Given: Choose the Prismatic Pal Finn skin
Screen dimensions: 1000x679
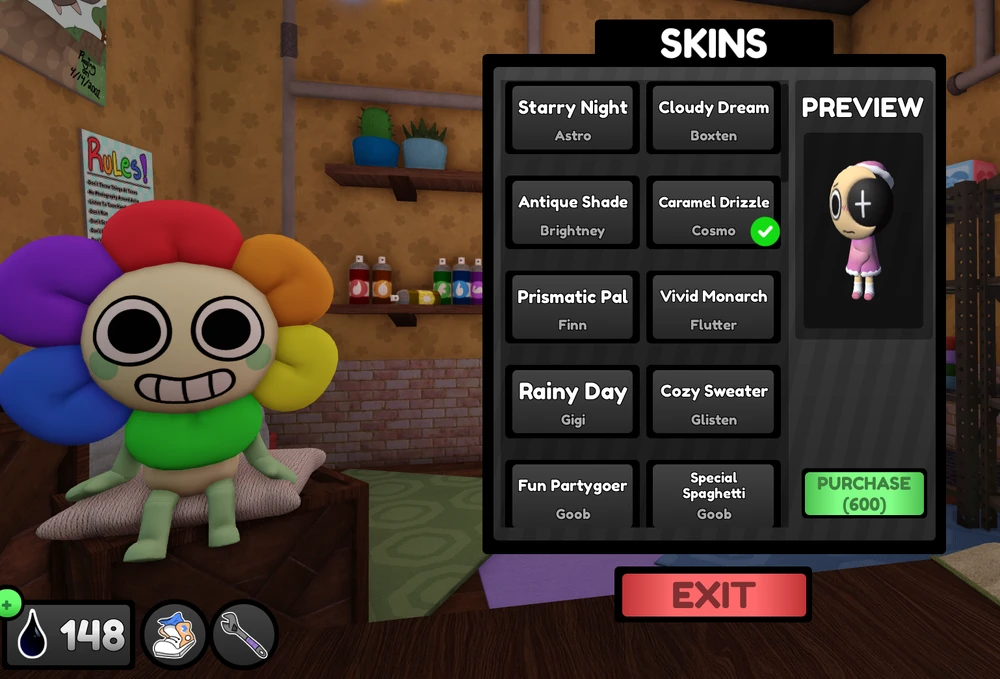Looking at the screenshot, I should pos(572,308).
